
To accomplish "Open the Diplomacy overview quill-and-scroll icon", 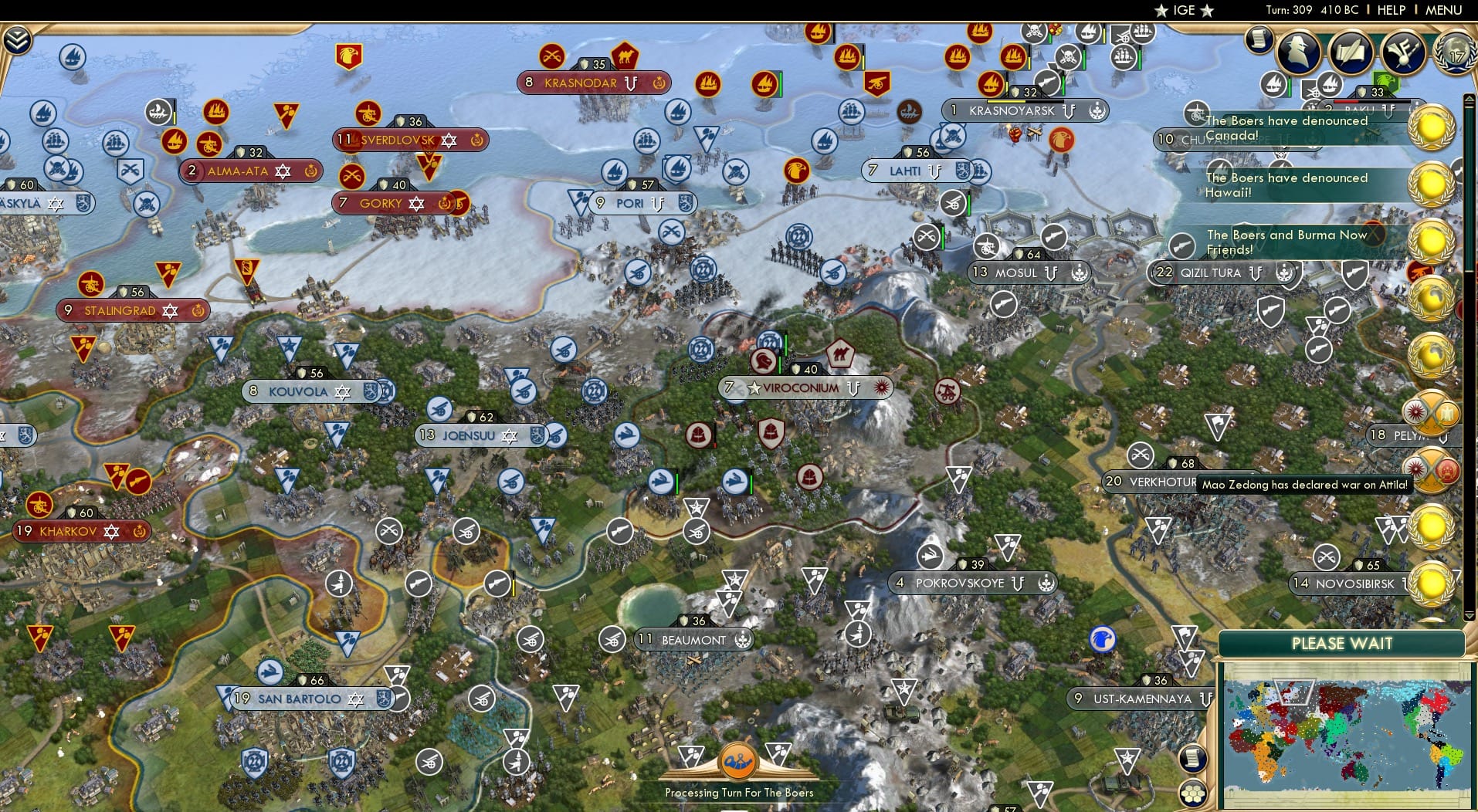I will pos(1351,52).
